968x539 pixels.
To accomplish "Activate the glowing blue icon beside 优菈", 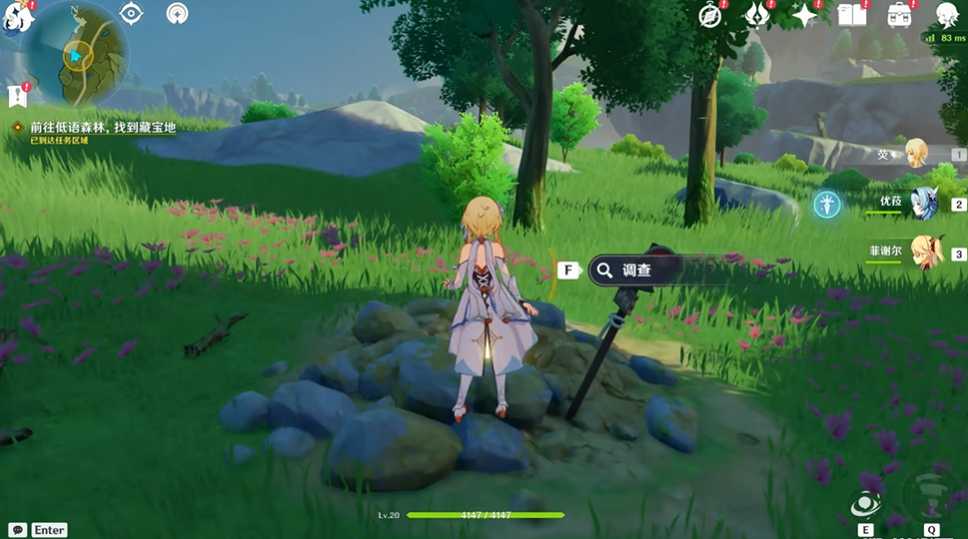I will 826,204.
